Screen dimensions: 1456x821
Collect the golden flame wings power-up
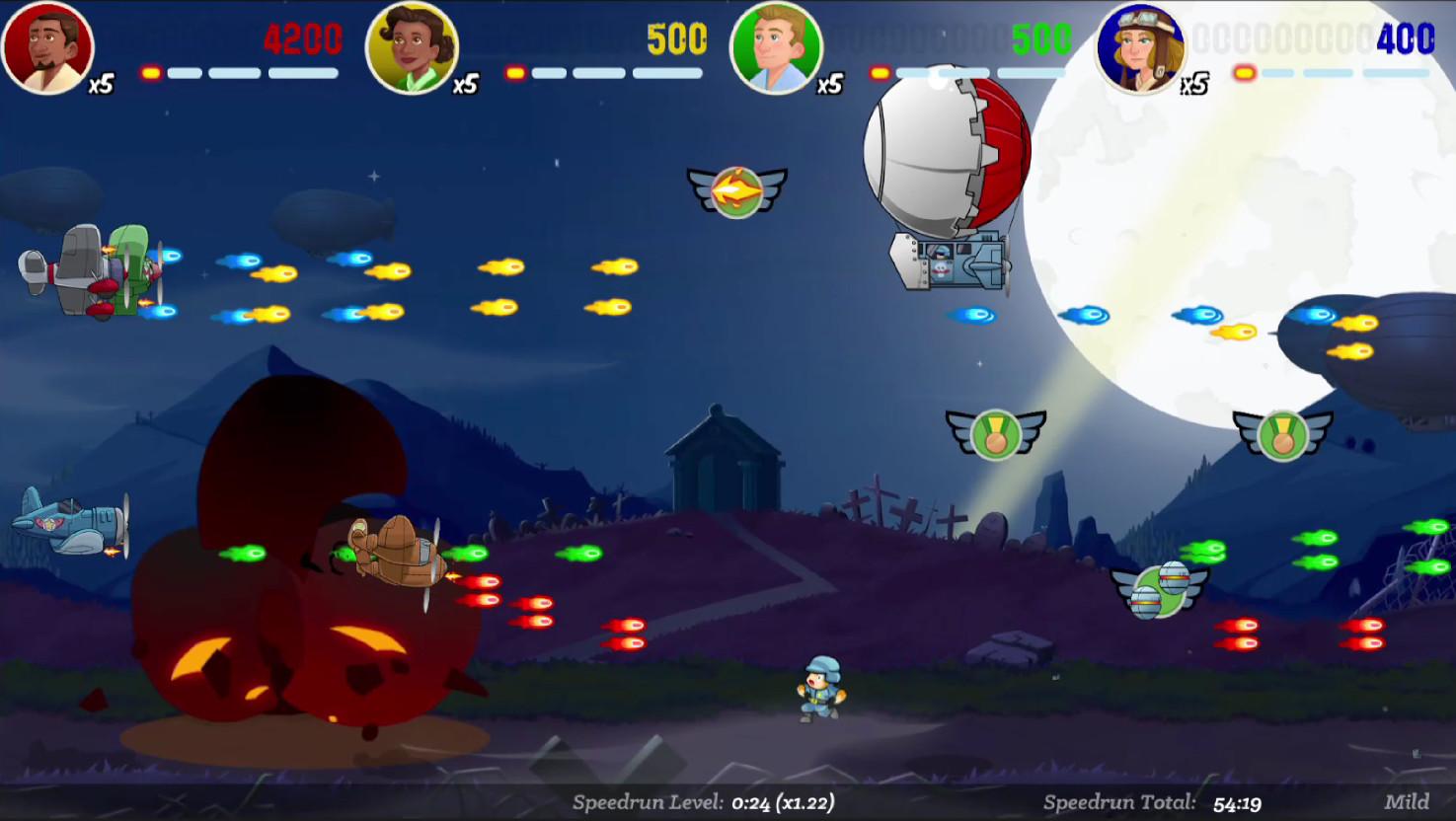tap(735, 189)
